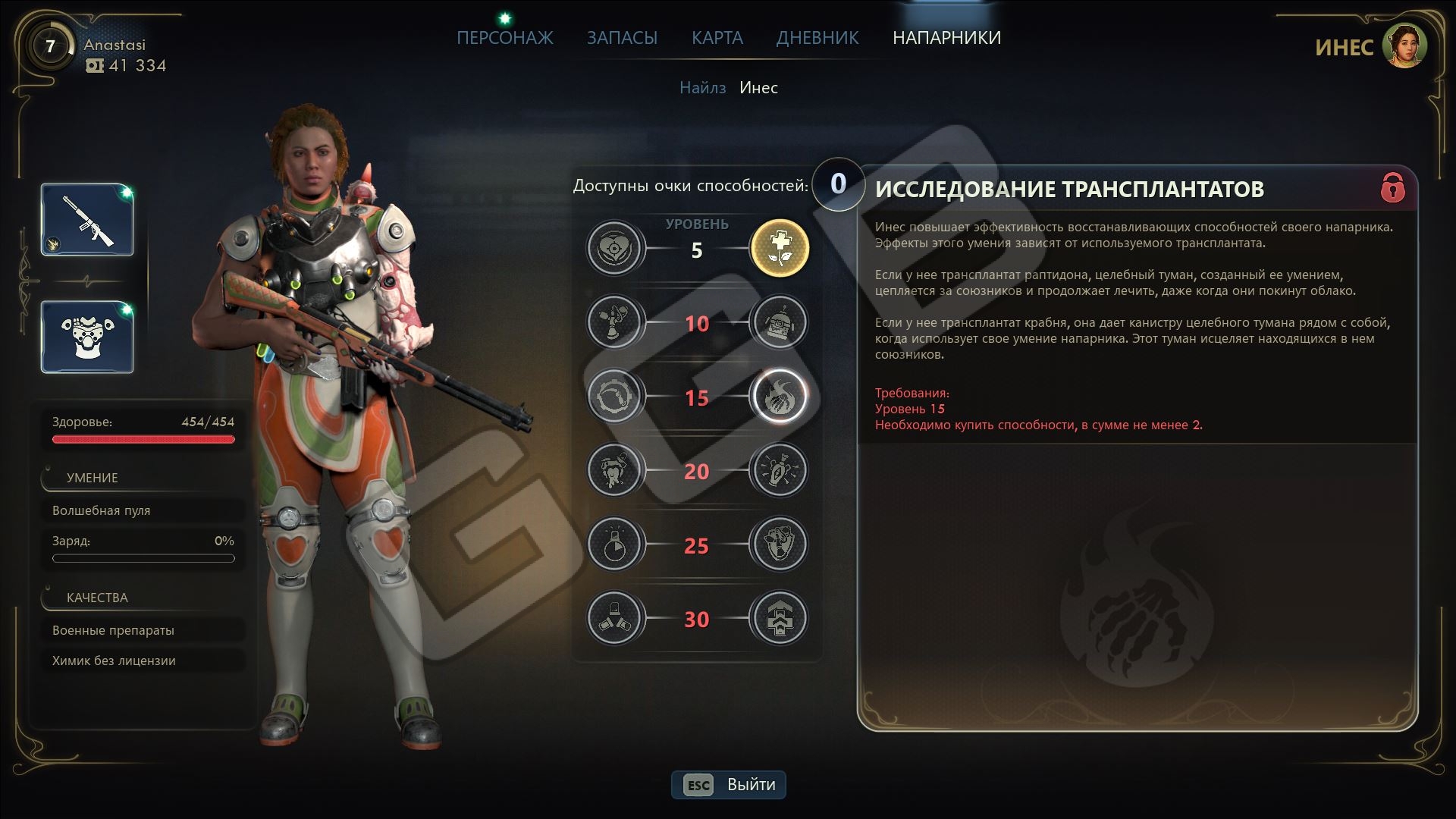Click the Инес portrait in the corner
This screenshot has height=819, width=1456.
tap(1404, 46)
